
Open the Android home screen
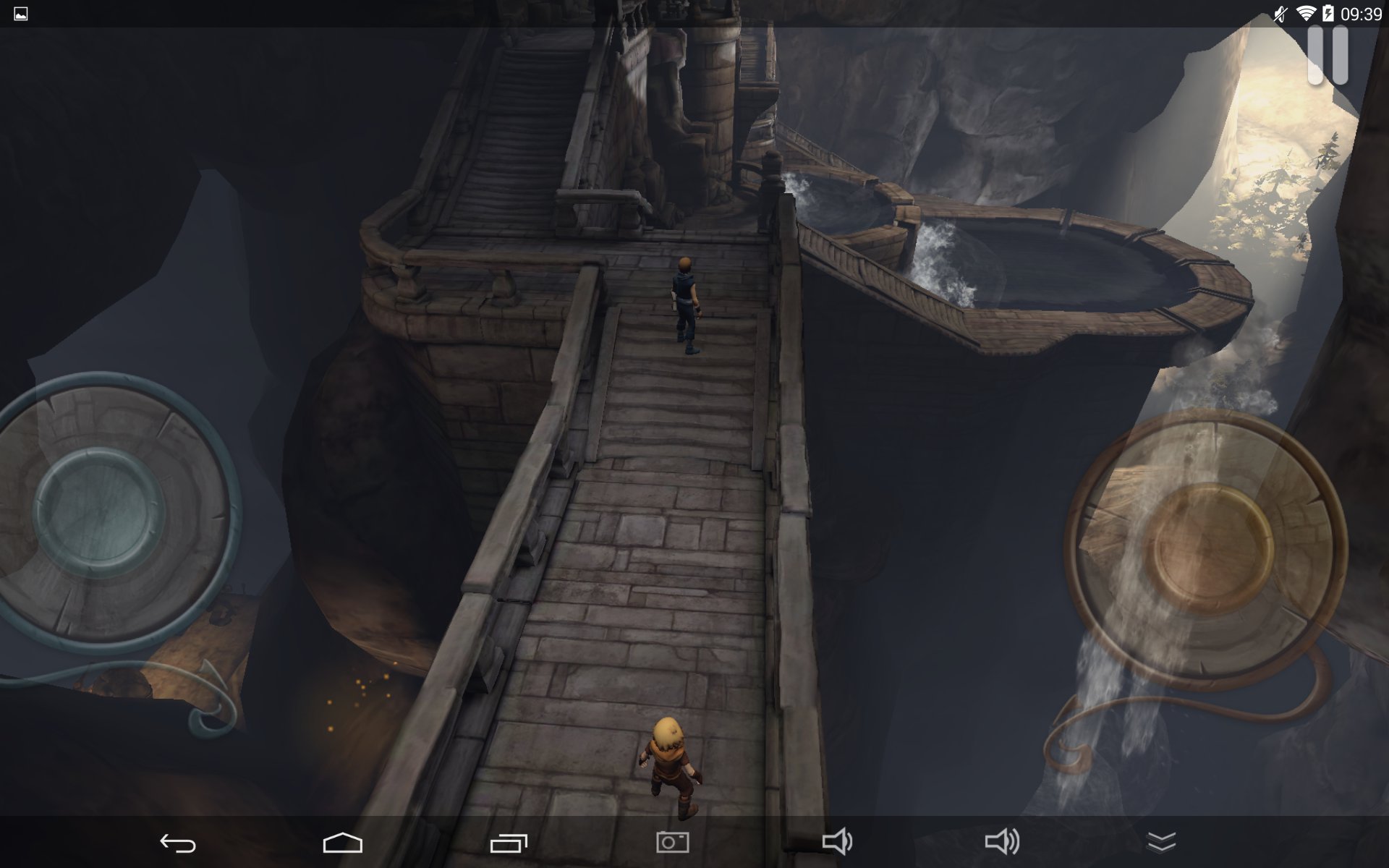pos(342,843)
